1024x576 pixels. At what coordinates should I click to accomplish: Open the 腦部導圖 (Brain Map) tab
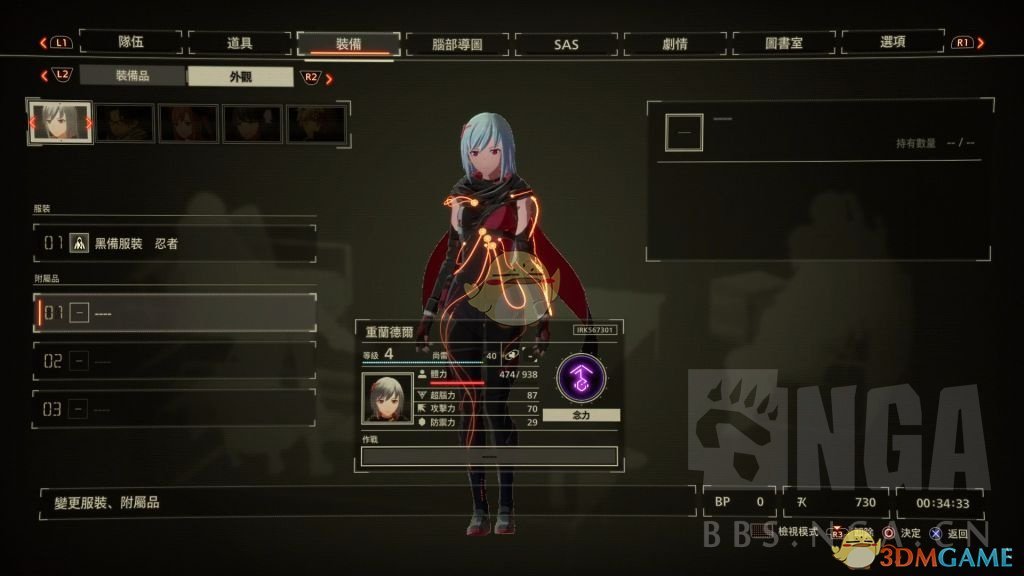[x=457, y=43]
